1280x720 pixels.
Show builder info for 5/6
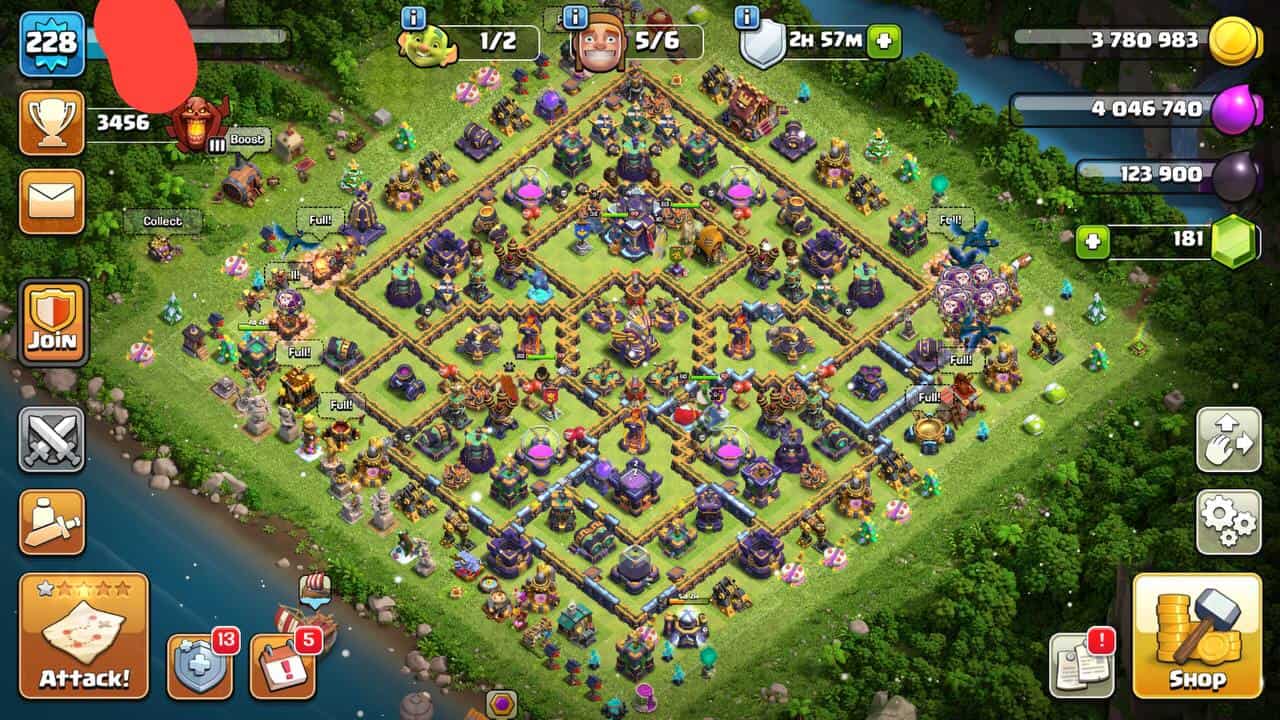[575, 17]
